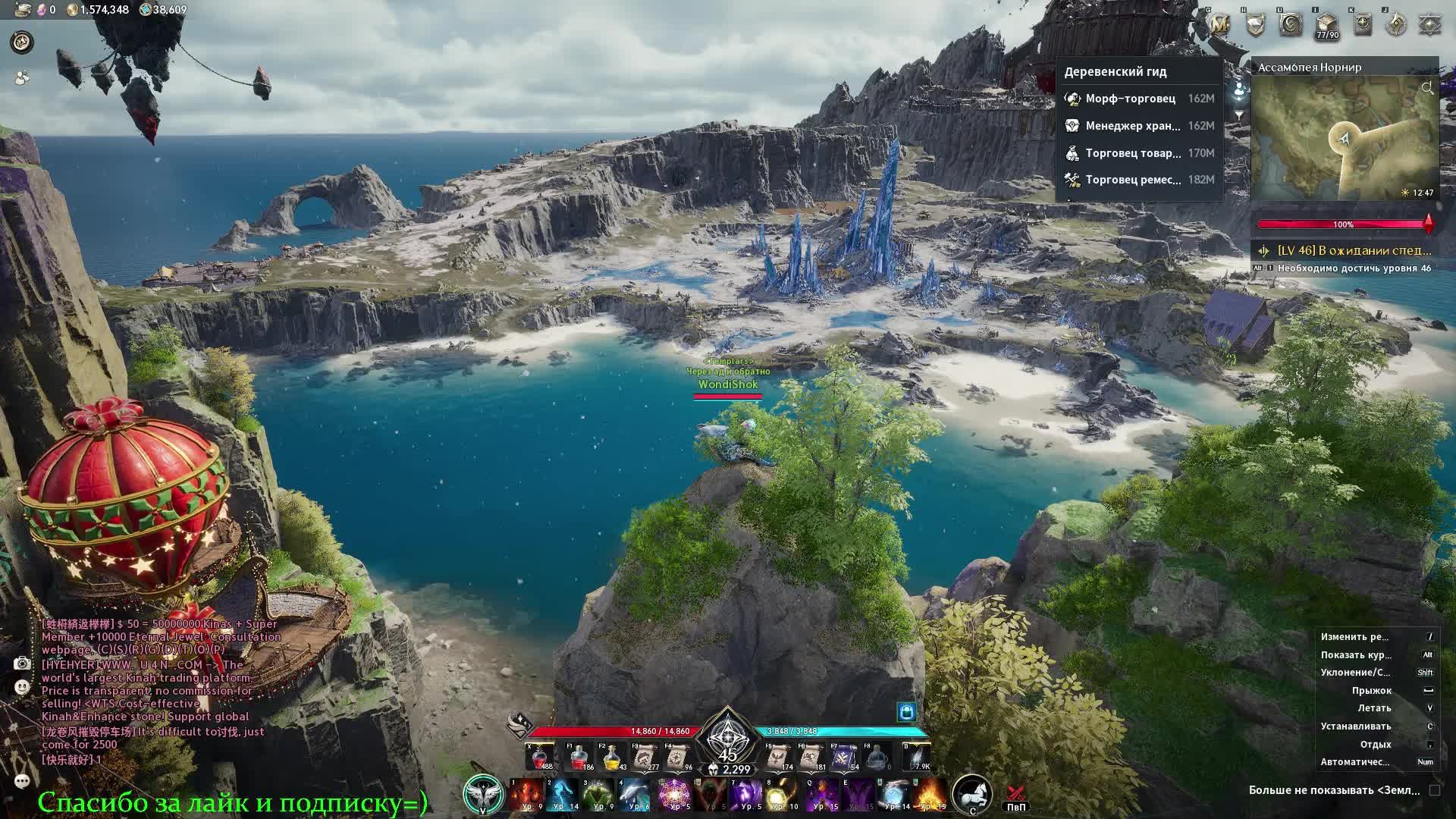Use the red potion with 488 count
Viewport: 1456px width, 819px height.
tap(540, 758)
